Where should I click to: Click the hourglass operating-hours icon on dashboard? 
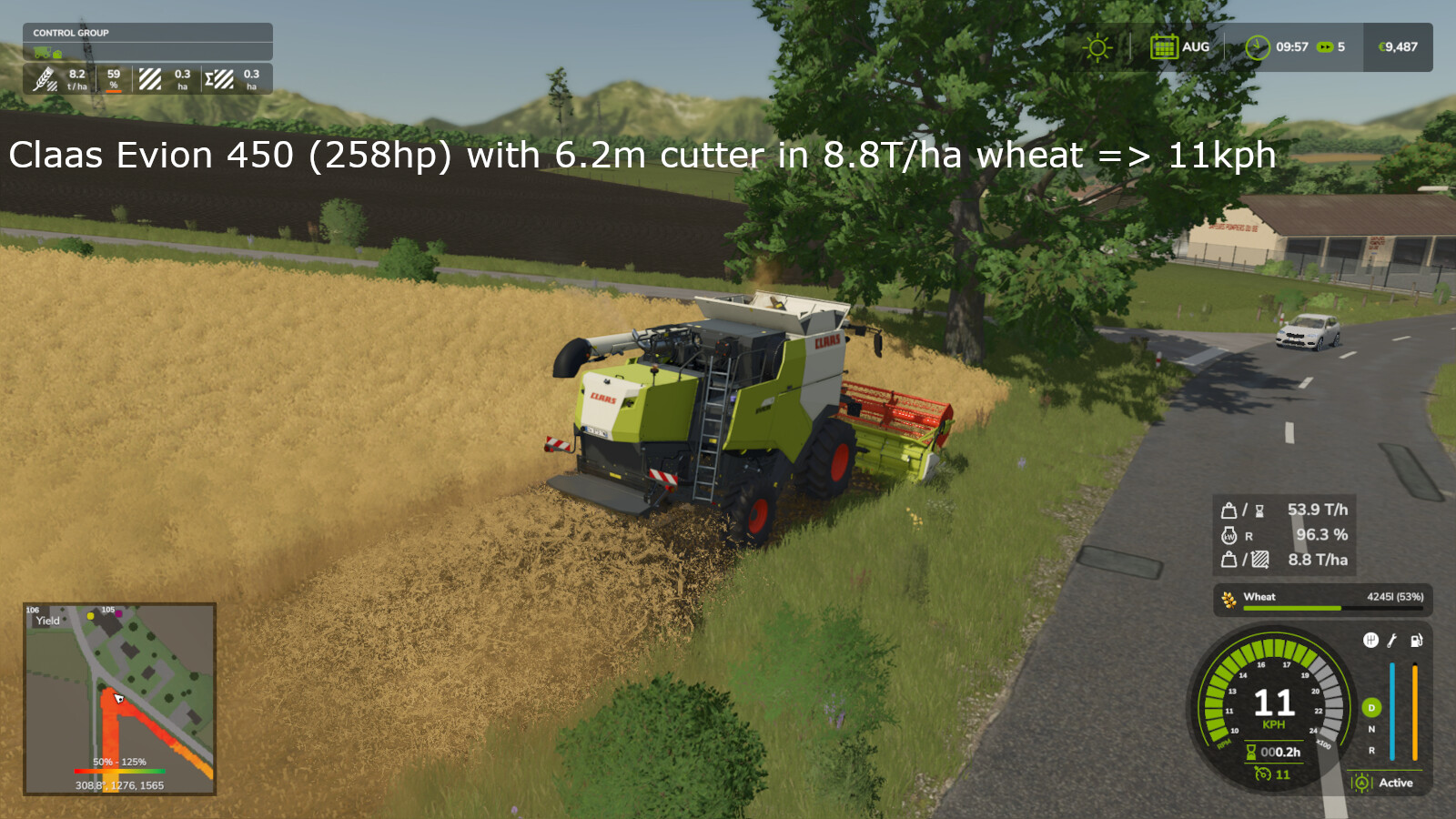tap(1251, 751)
